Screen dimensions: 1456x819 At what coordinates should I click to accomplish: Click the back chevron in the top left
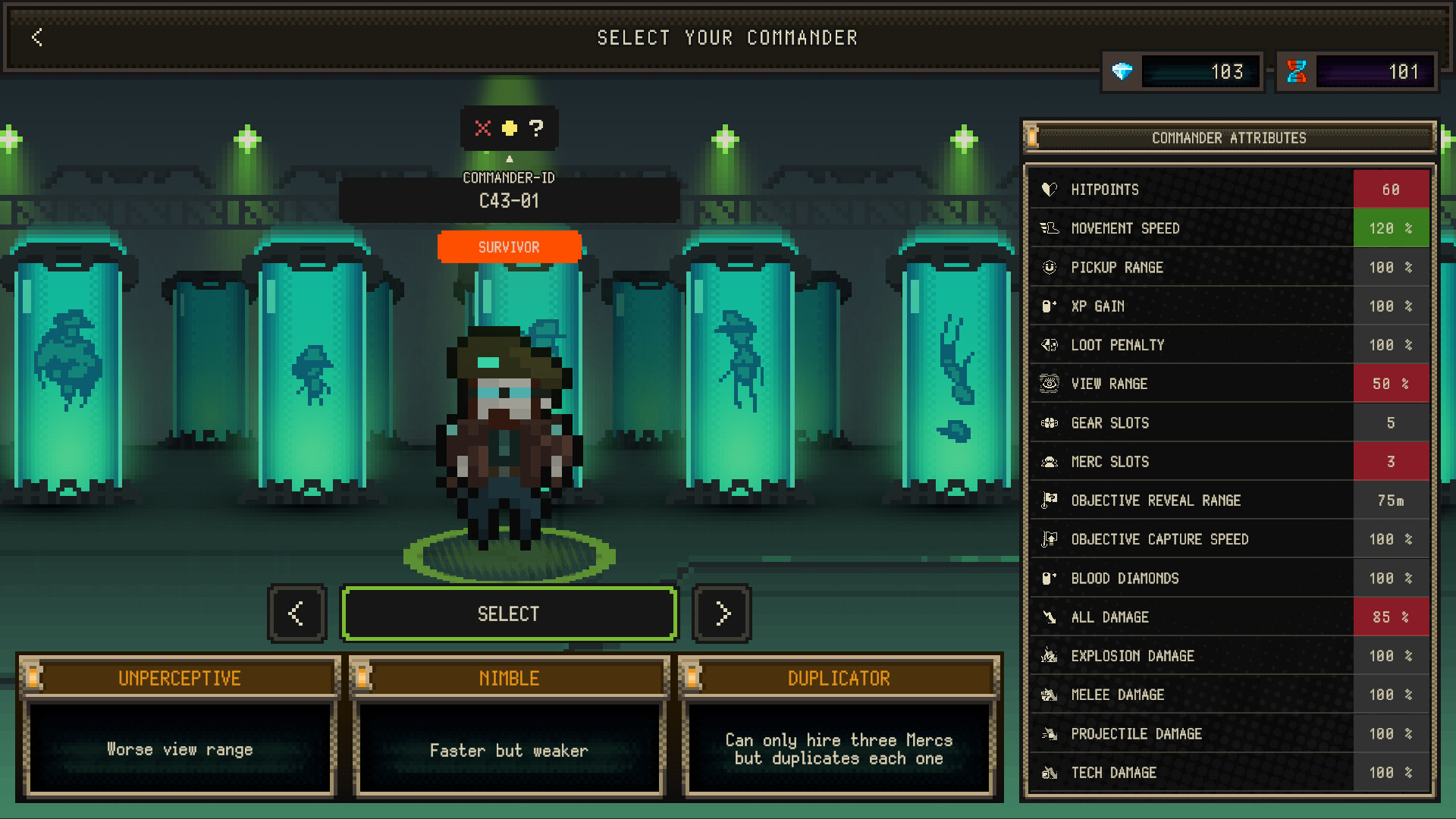click(36, 37)
